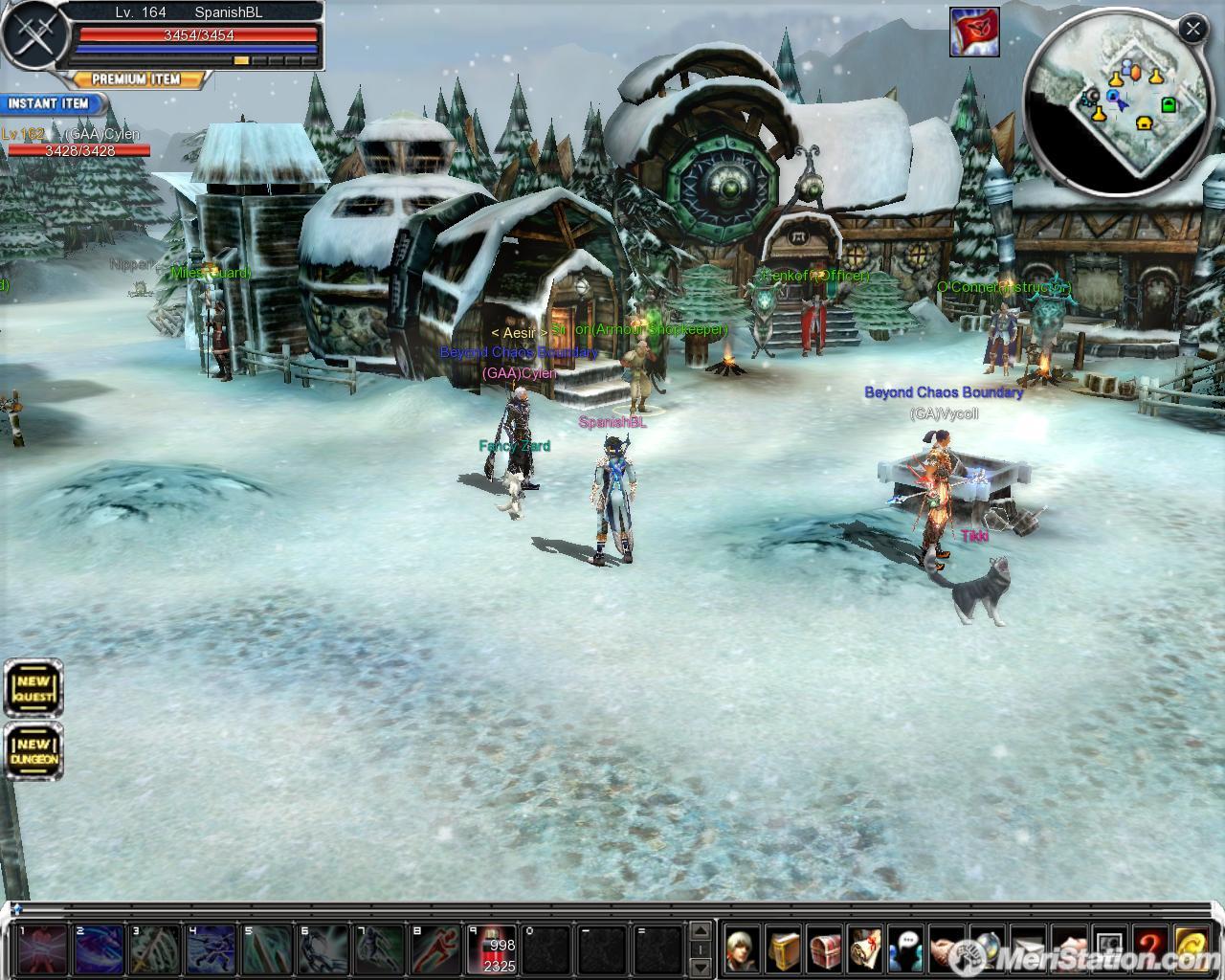Select the red flag buff icon
Image resolution: width=1225 pixels, height=980 pixels.
(974, 32)
